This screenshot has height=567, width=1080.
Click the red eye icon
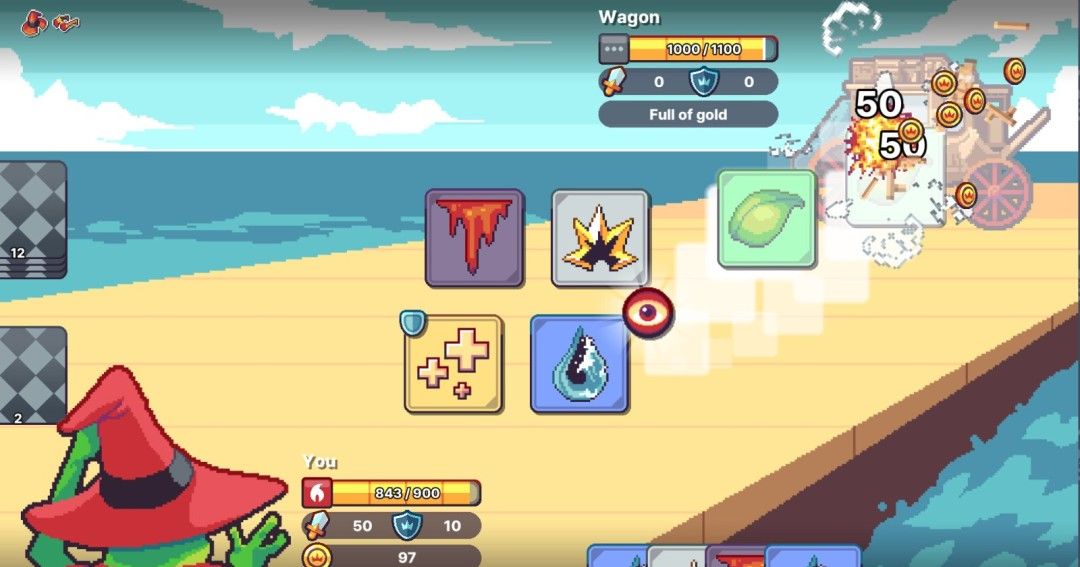click(x=648, y=313)
